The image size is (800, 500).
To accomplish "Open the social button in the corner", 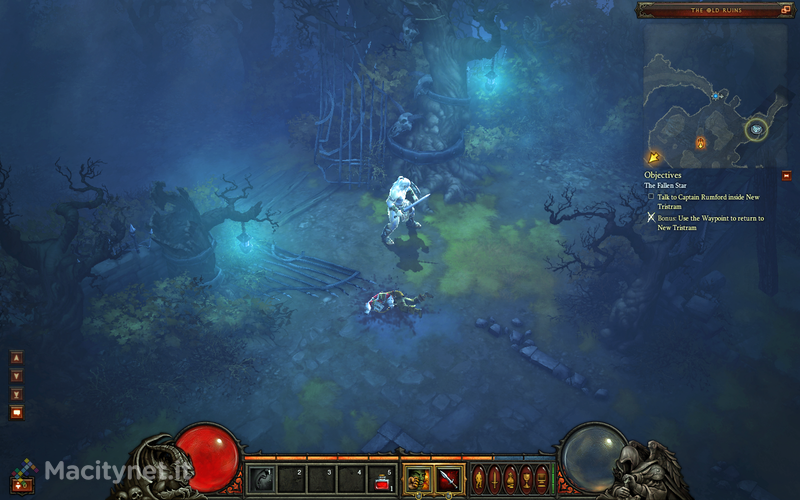I will (20, 484).
